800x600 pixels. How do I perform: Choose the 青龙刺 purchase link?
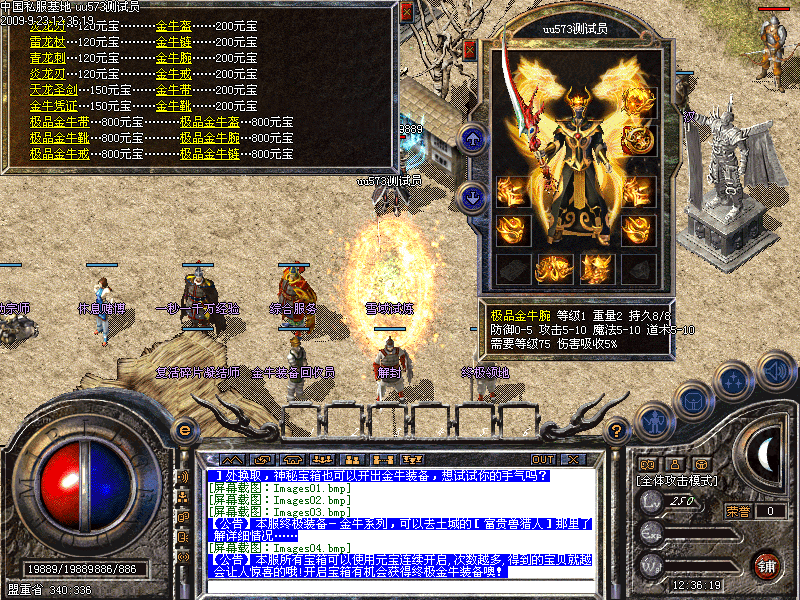tap(47, 58)
